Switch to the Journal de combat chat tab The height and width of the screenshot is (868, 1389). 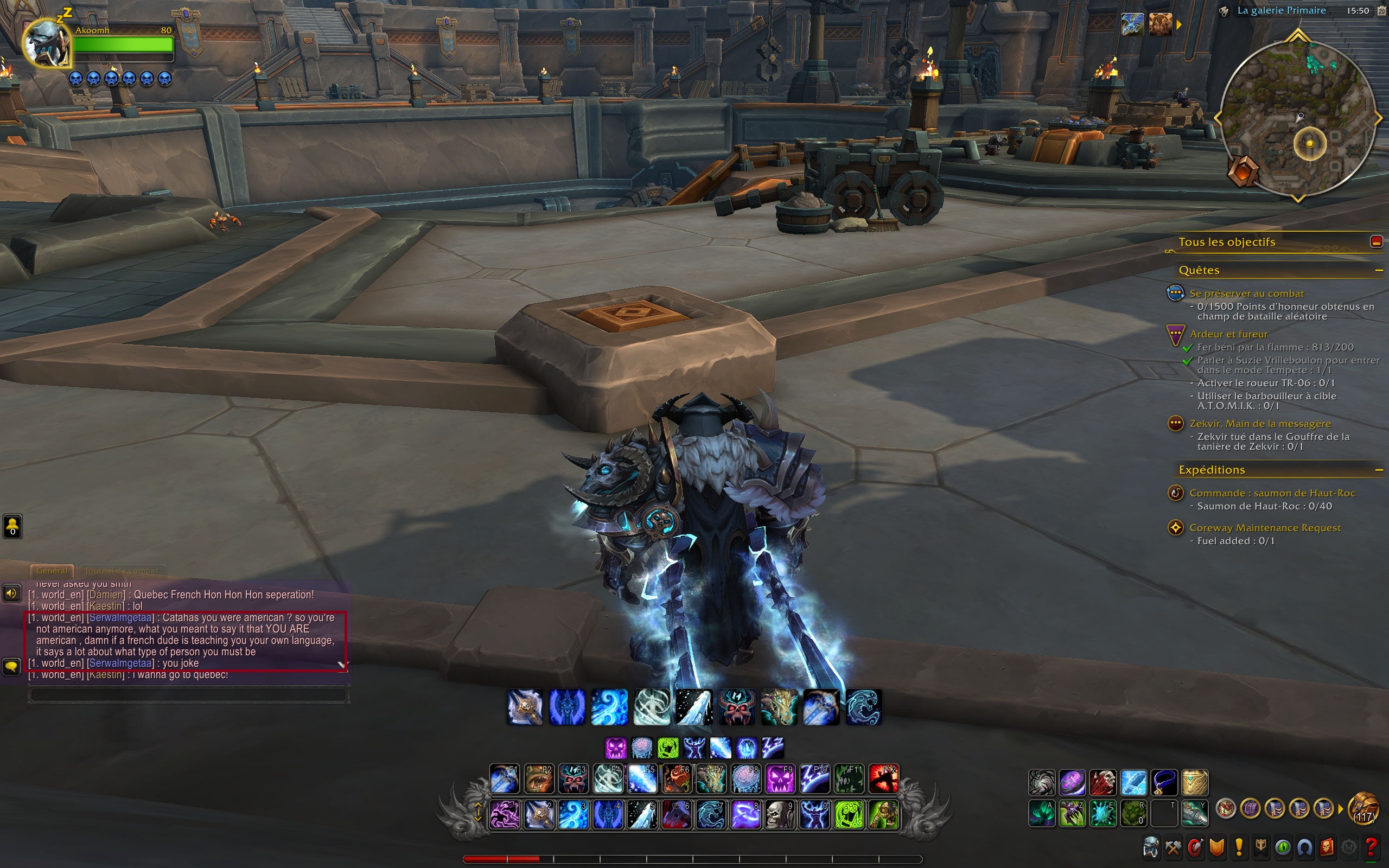pos(122,571)
